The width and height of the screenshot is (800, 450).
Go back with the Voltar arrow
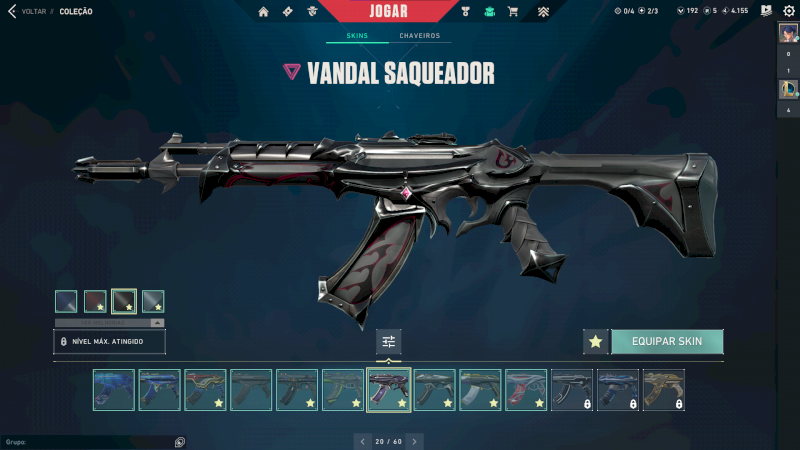click(12, 12)
